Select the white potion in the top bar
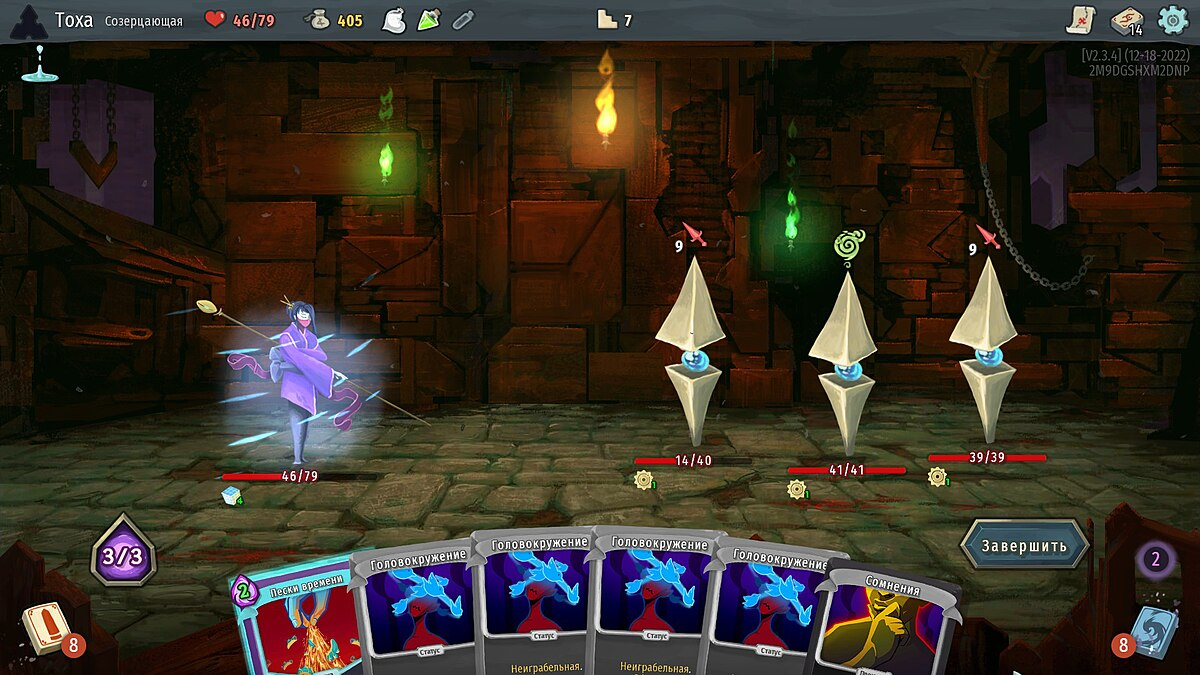The image size is (1200, 675). point(394,20)
